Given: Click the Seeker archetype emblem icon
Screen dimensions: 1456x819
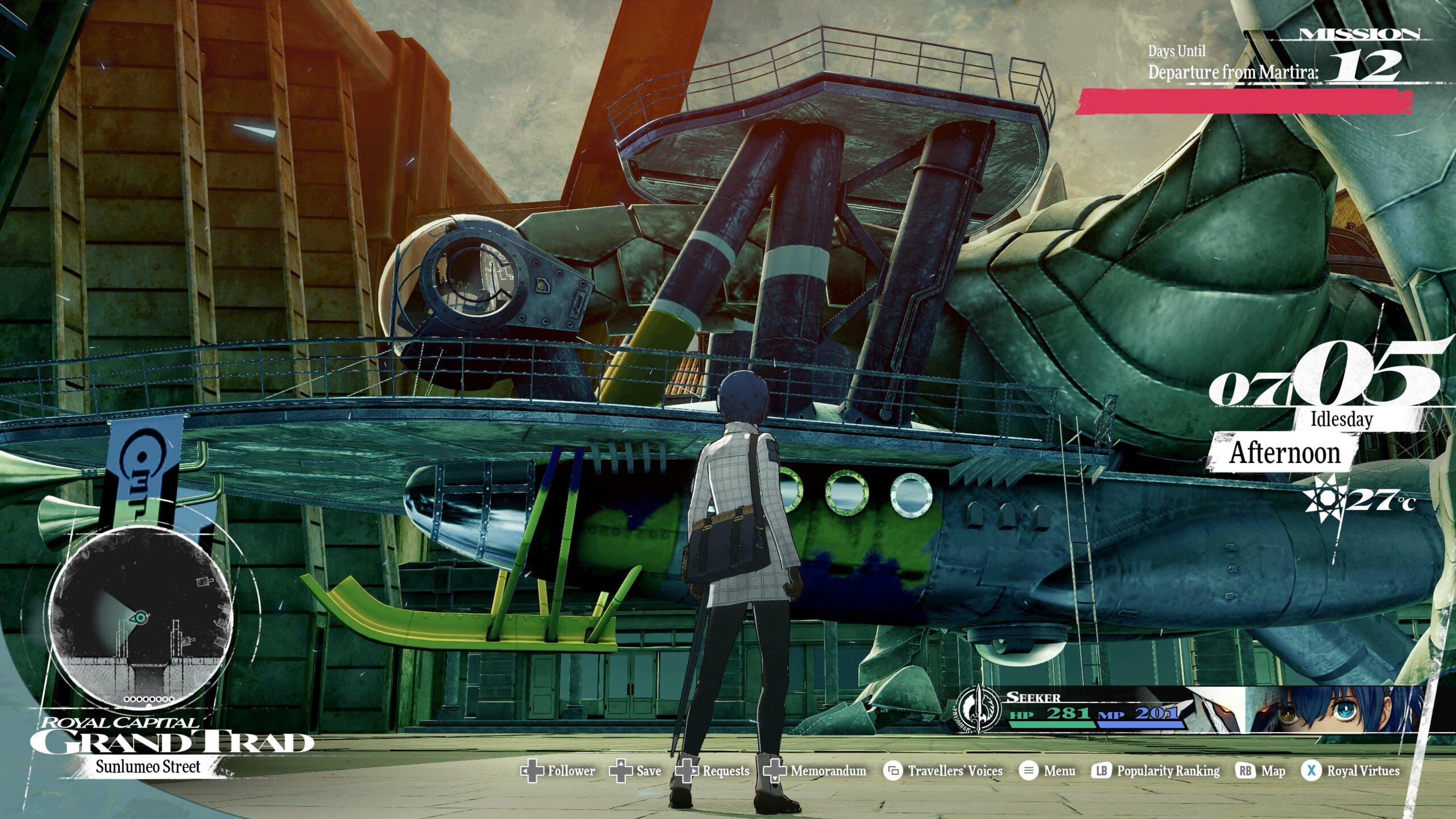Looking at the screenshot, I should [978, 709].
